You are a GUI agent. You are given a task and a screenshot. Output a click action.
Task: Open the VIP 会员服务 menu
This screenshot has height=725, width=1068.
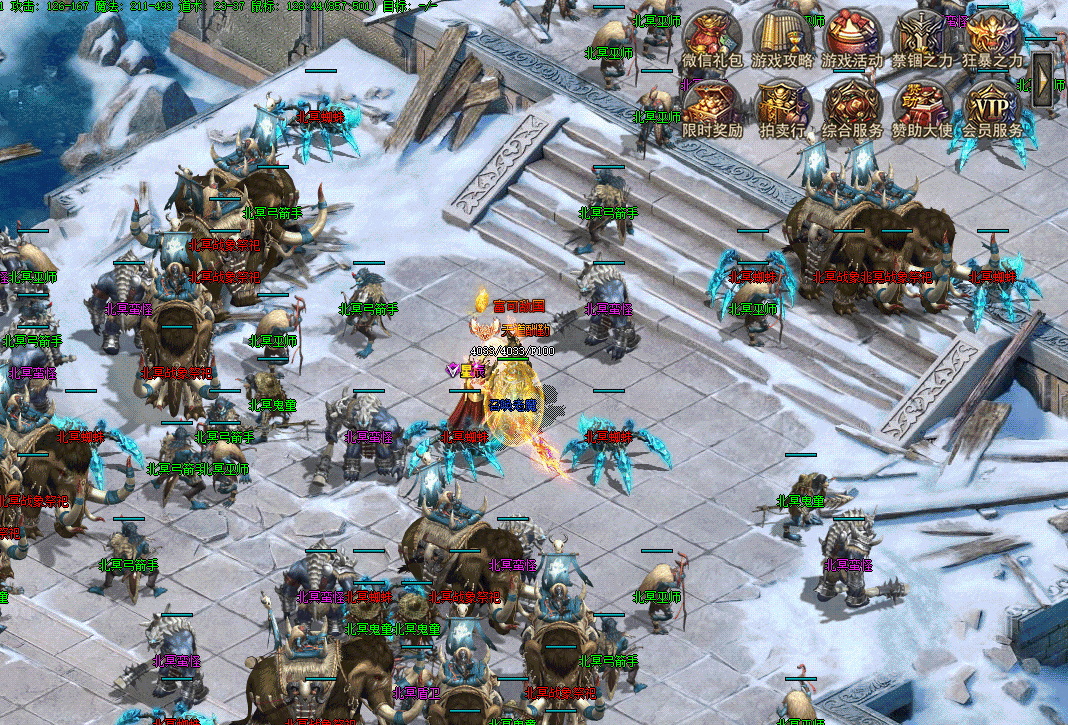click(993, 107)
